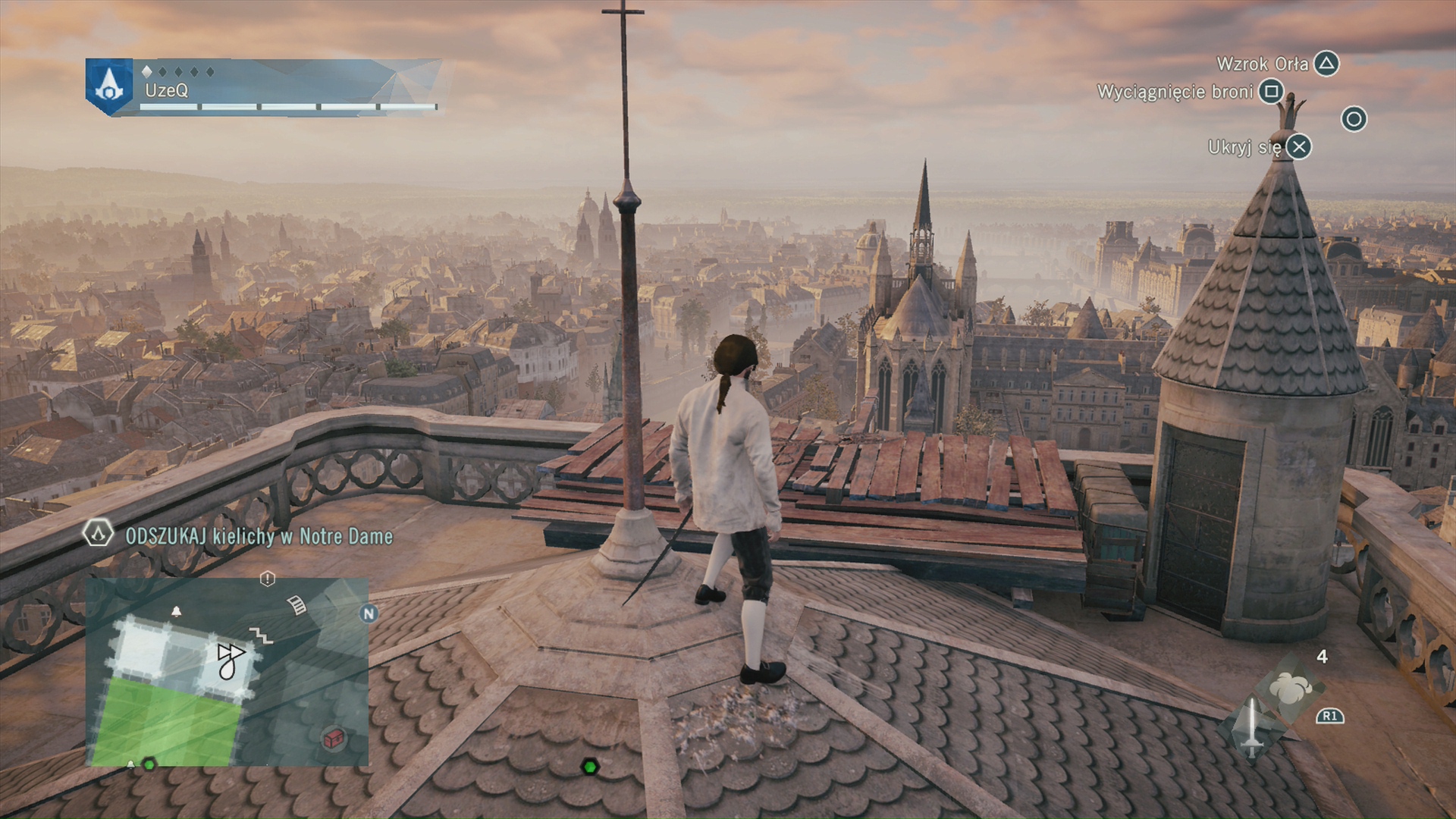The height and width of the screenshot is (819, 1456).
Task: Click the Assassin emblem beside the UzeQ name
Action: (109, 86)
